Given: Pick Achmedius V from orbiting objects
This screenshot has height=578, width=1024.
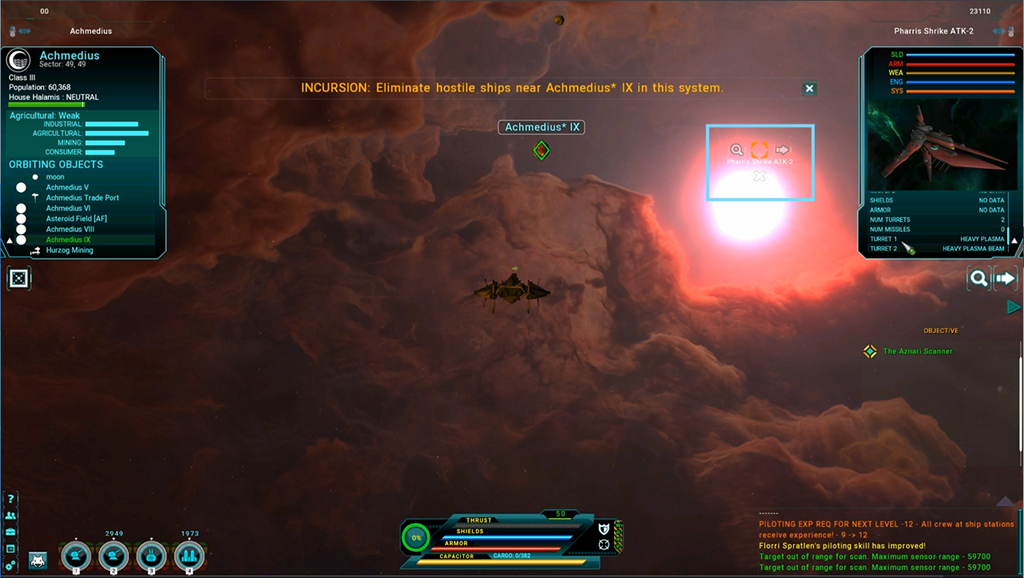Looking at the screenshot, I should coord(67,187).
